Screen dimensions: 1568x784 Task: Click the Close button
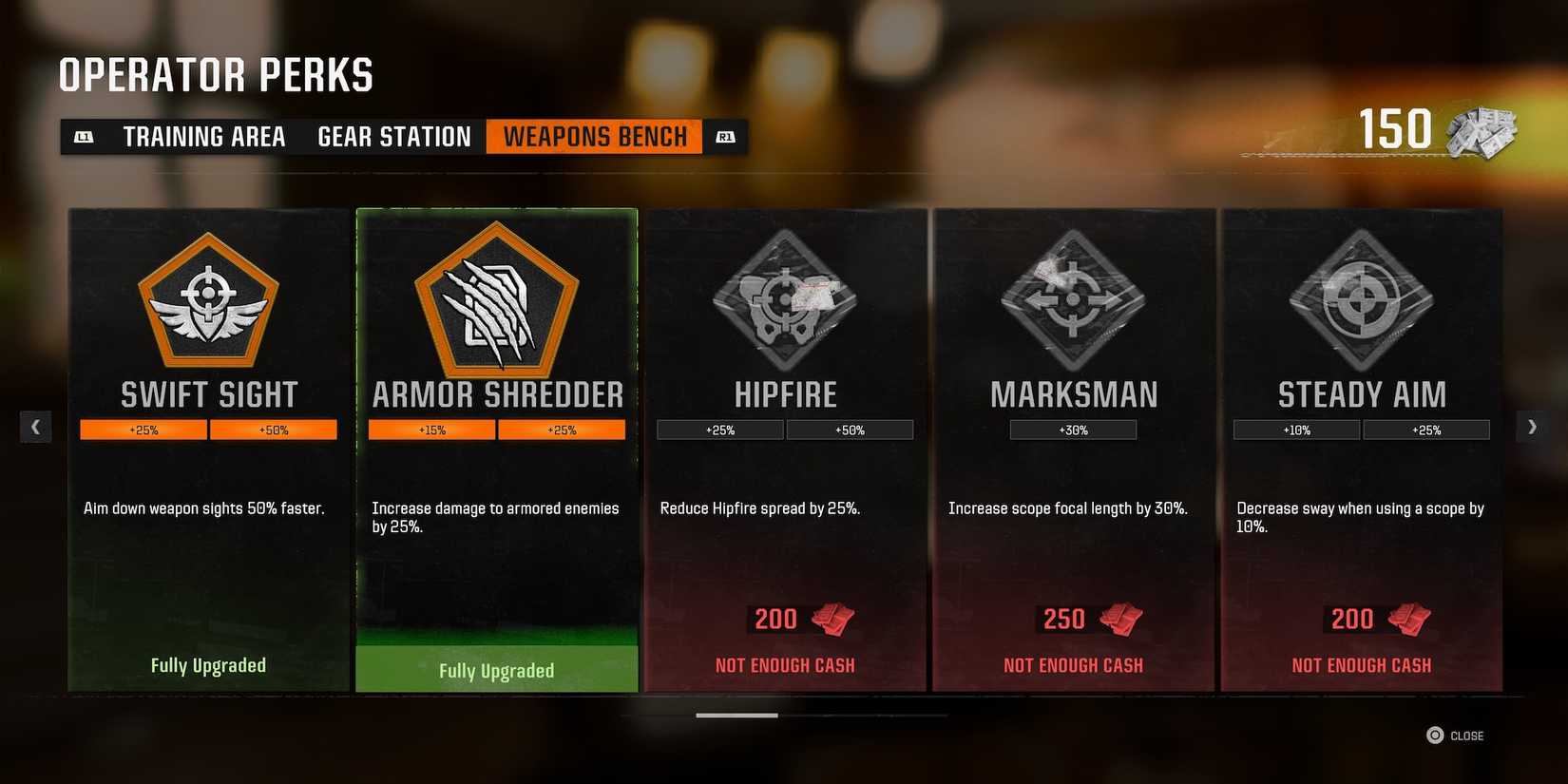[1454, 735]
